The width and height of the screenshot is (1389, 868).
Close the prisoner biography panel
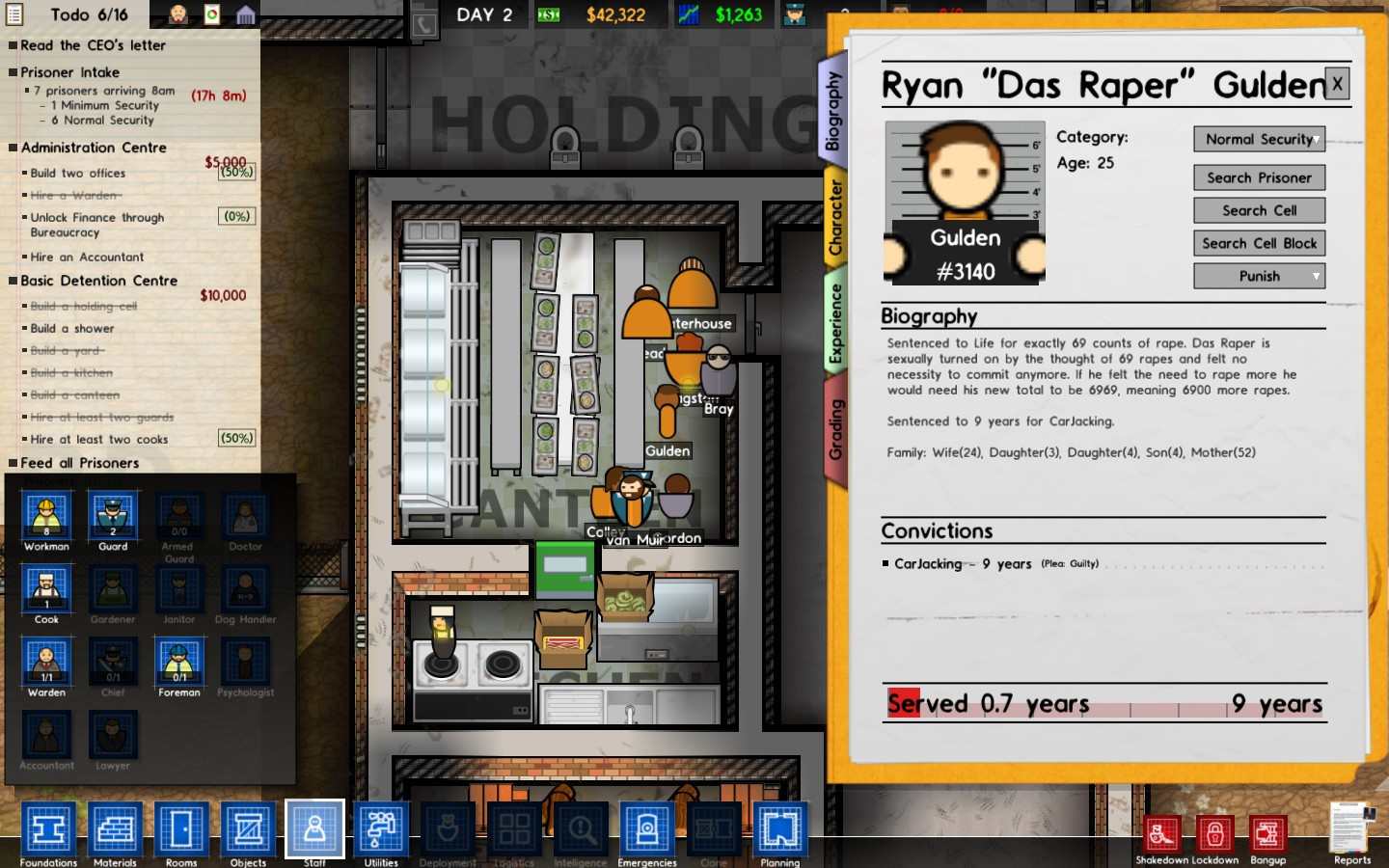click(x=1337, y=84)
